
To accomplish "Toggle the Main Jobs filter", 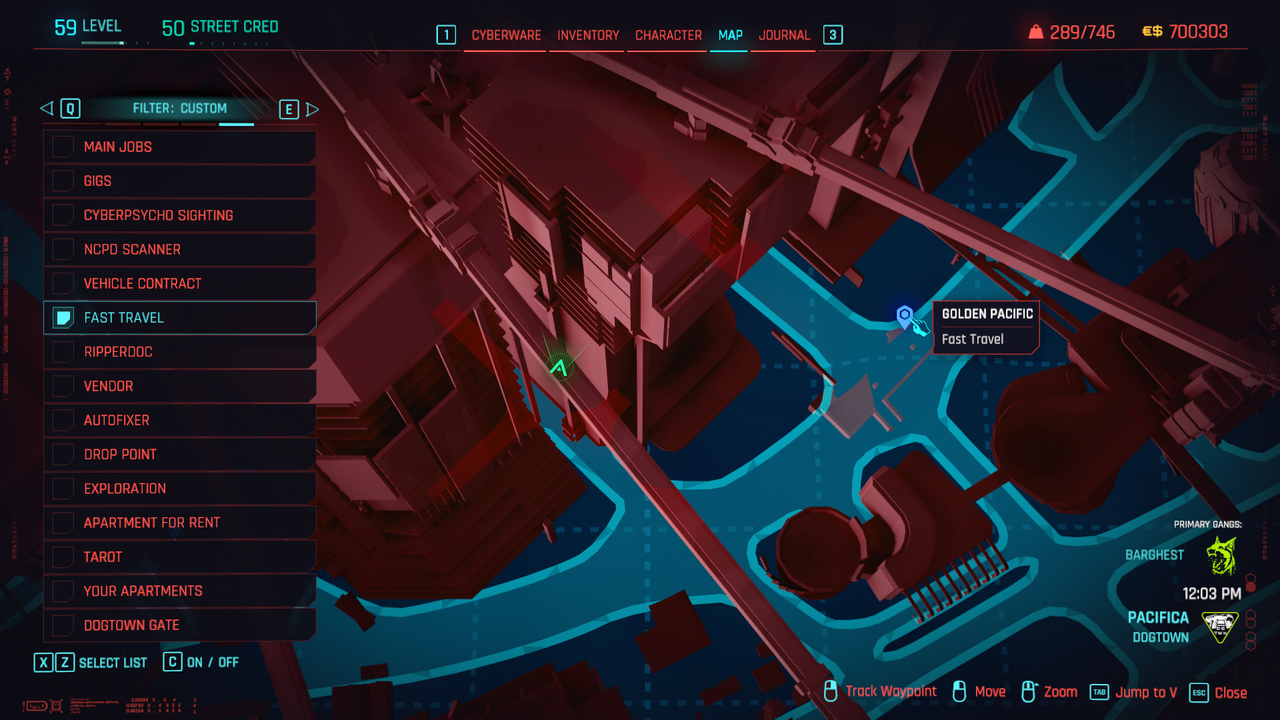I will (64, 147).
